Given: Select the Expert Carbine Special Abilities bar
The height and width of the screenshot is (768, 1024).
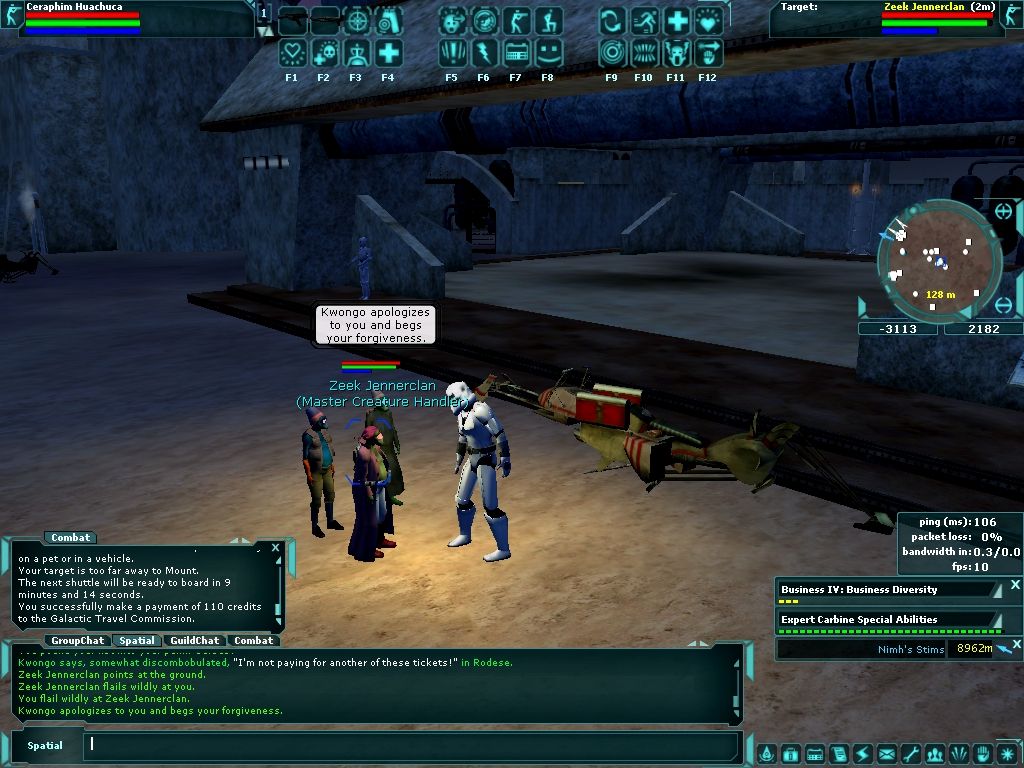Looking at the screenshot, I should coord(887,620).
